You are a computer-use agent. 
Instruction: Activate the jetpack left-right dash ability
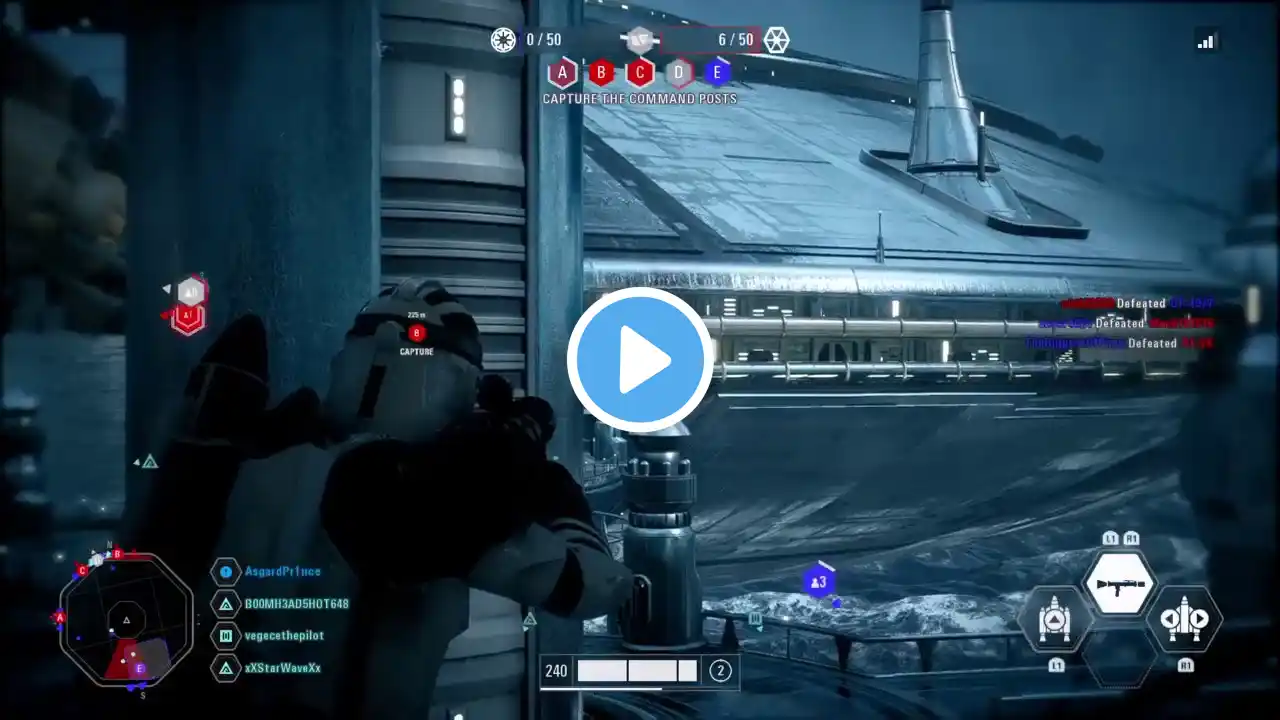click(x=1185, y=619)
